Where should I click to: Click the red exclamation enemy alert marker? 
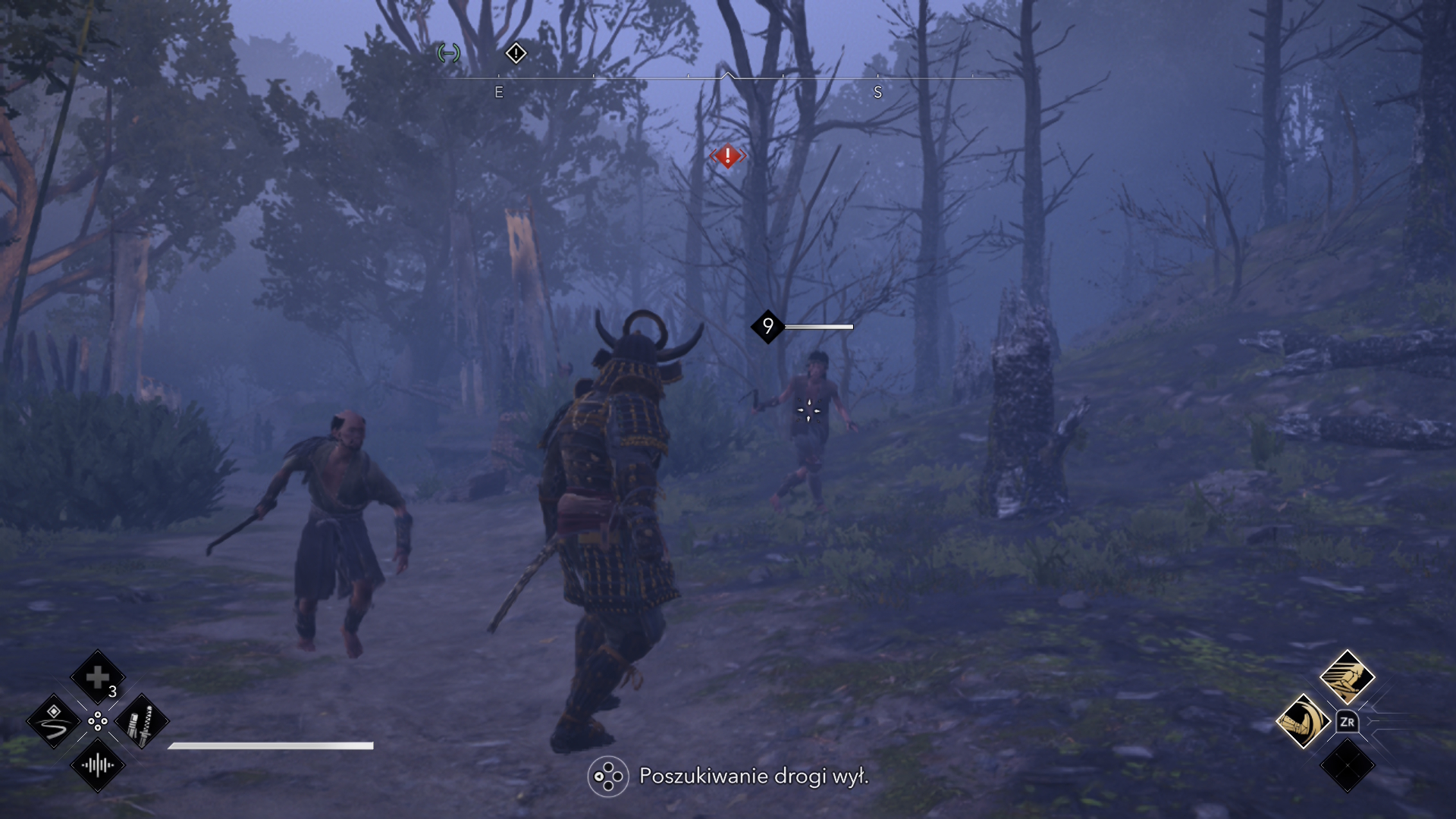click(727, 156)
